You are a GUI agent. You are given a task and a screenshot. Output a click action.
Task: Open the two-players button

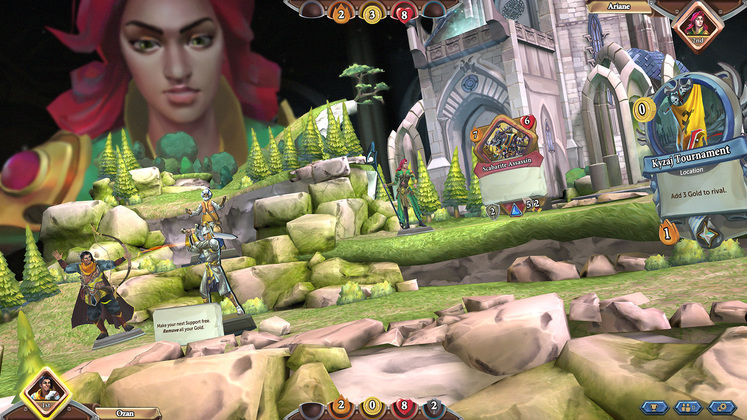689,407
